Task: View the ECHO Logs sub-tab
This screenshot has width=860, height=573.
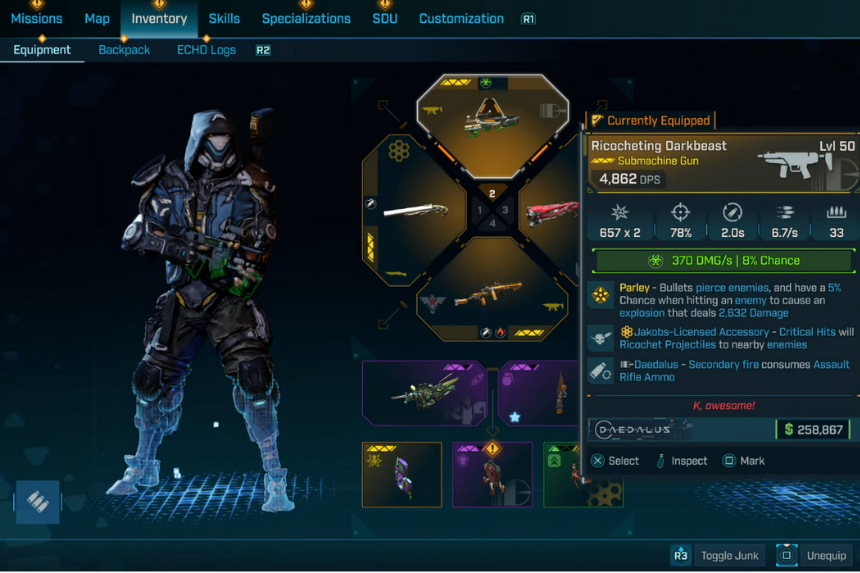Action: [x=206, y=50]
